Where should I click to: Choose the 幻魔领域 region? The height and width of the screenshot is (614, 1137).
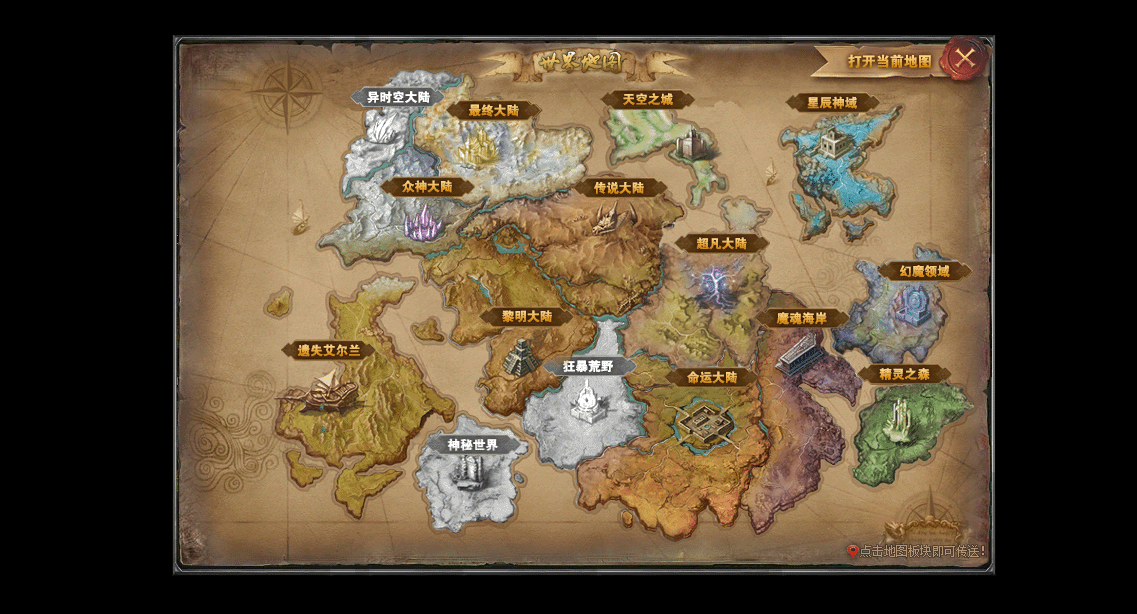pyautogui.click(x=924, y=271)
